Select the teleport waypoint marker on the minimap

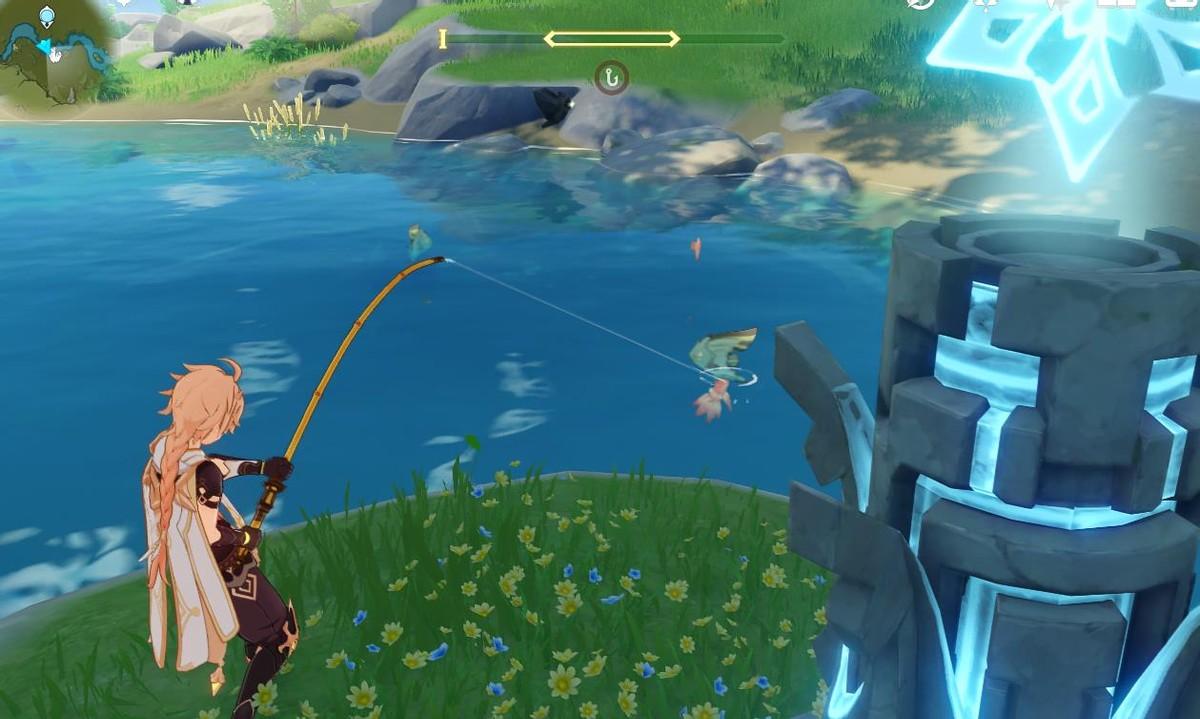47,16
